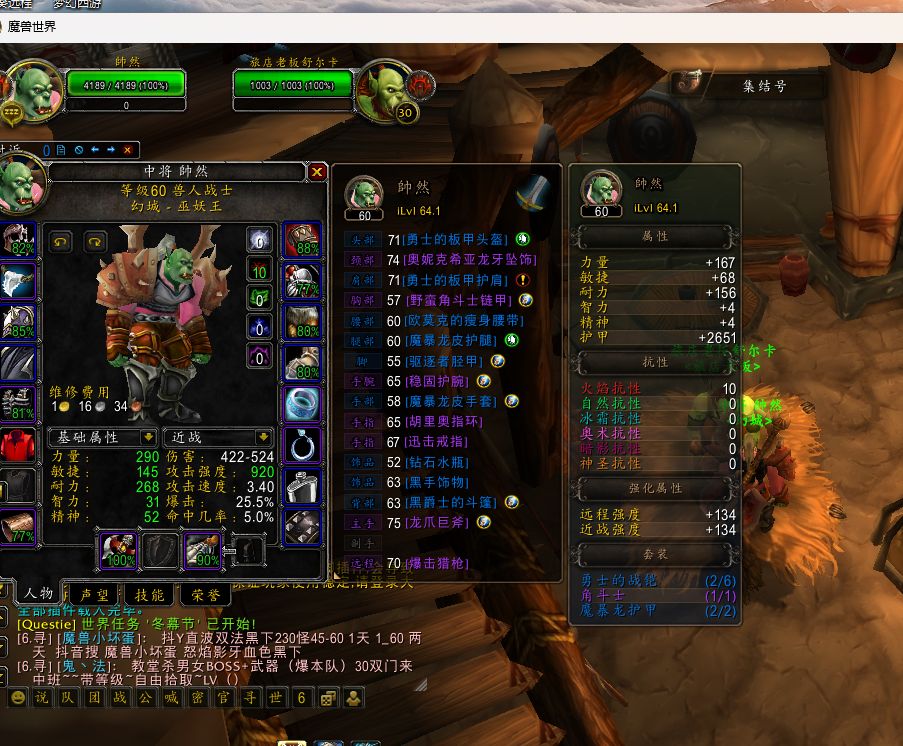The height and width of the screenshot is (746, 903).
Task: Open the 技能 skills tab
Action: pyautogui.click(x=150, y=594)
